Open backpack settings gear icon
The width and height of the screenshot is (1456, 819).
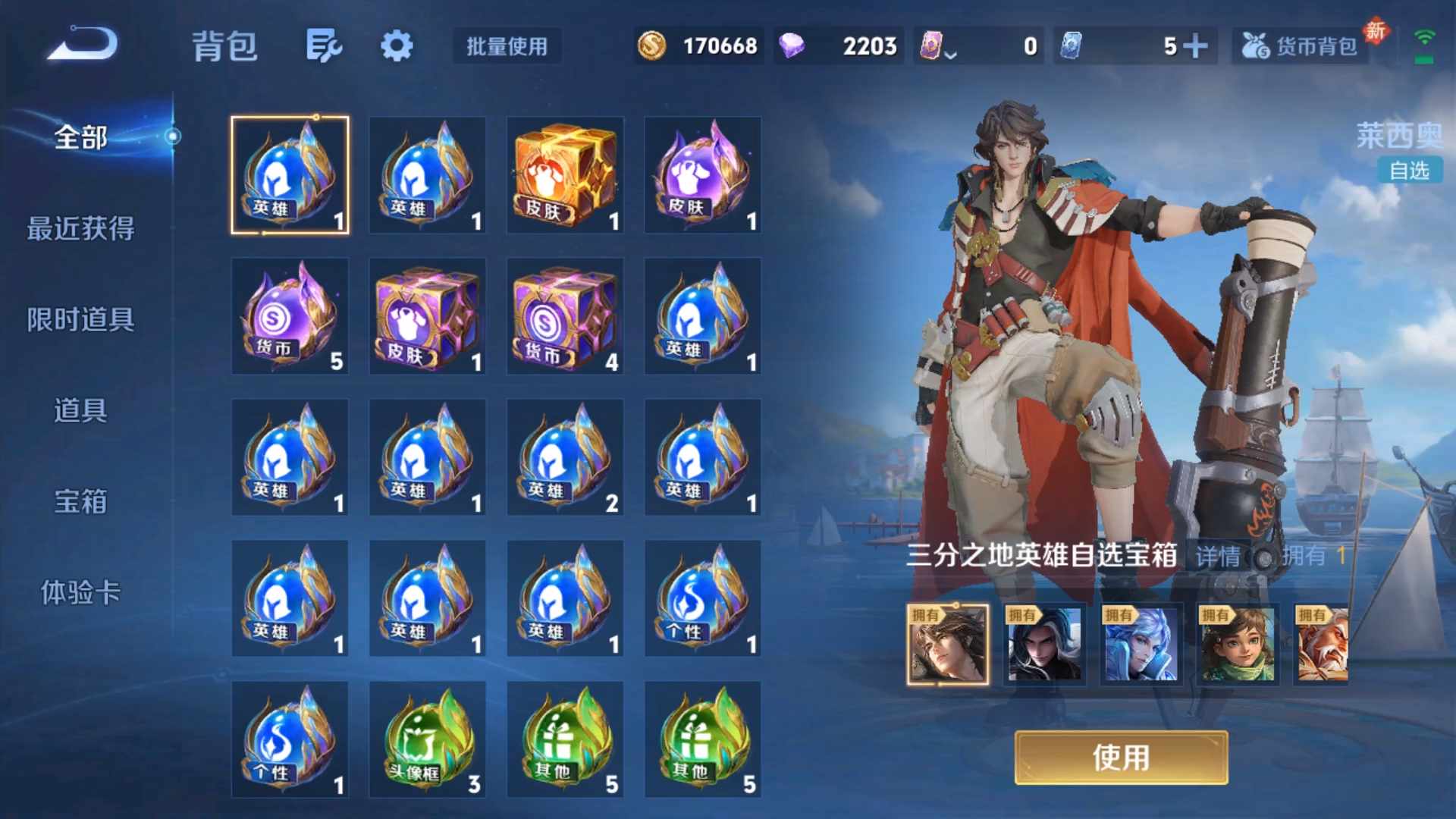pos(397,46)
